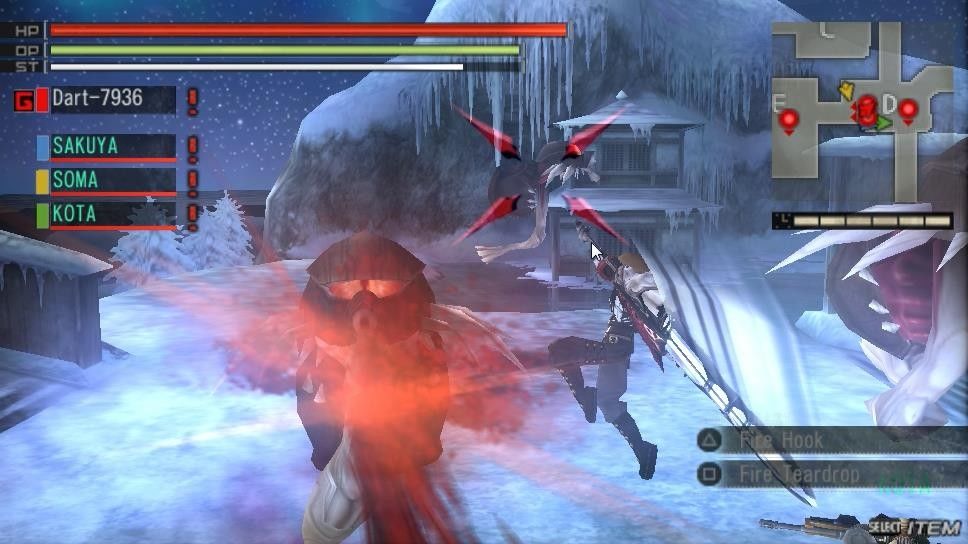Viewport: 968px width, 544px height.
Task: Open the minimap
Action: pyautogui.click(x=861, y=112)
